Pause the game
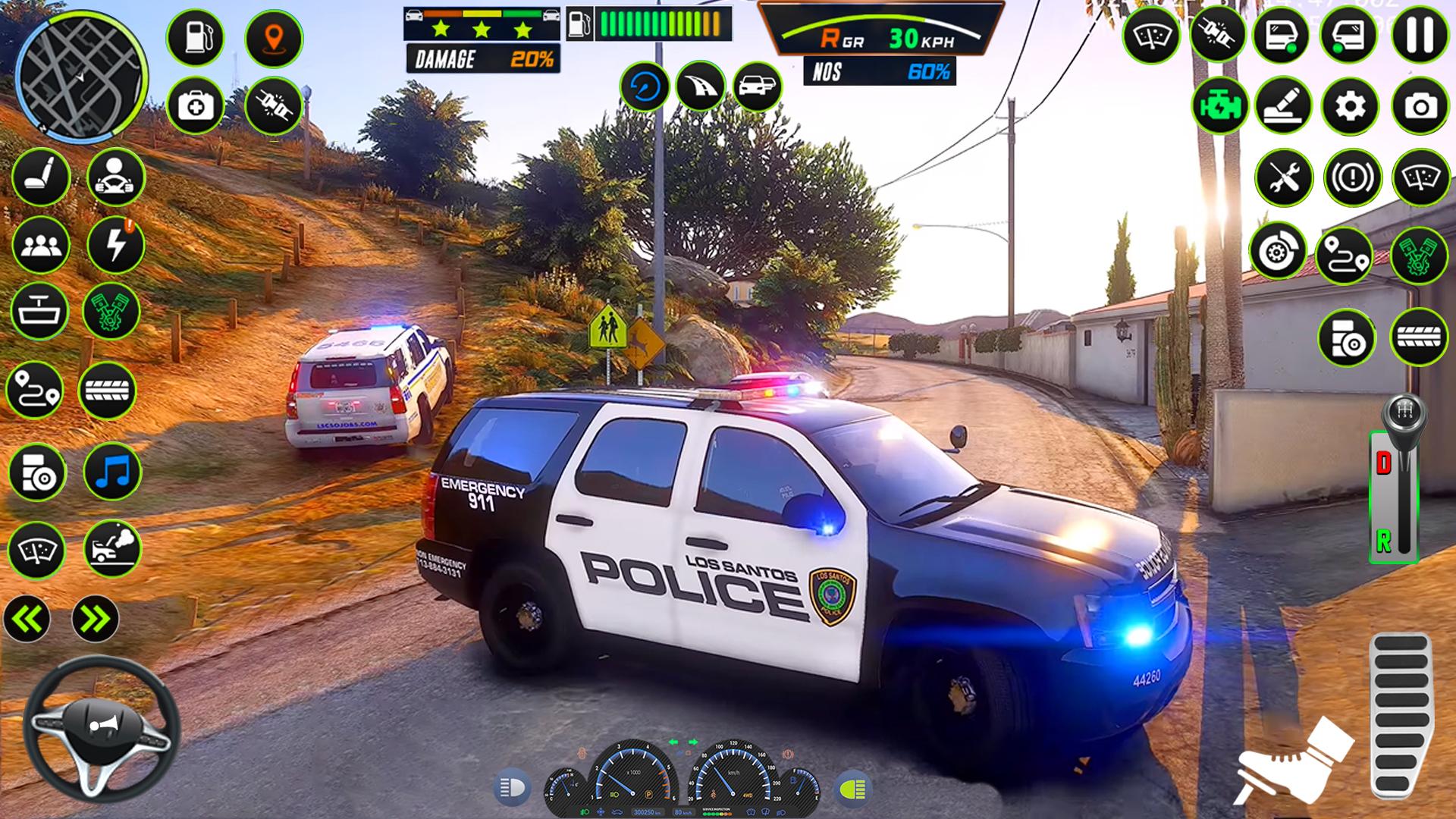The height and width of the screenshot is (819, 1456). (x=1420, y=35)
